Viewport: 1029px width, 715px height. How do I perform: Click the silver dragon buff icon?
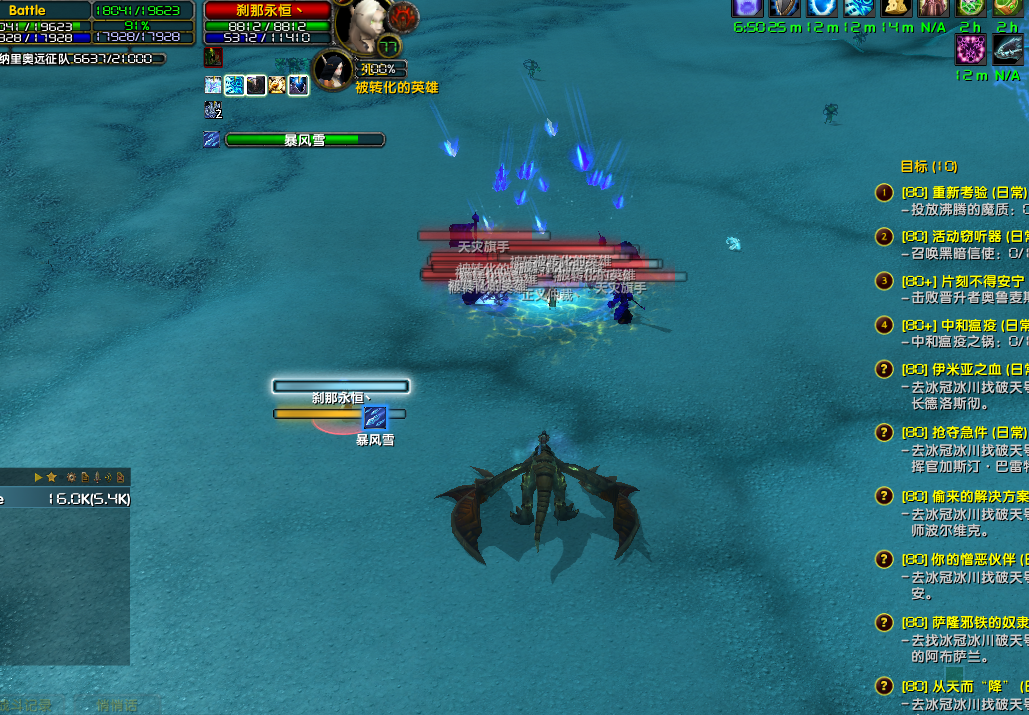[x=1008, y=49]
